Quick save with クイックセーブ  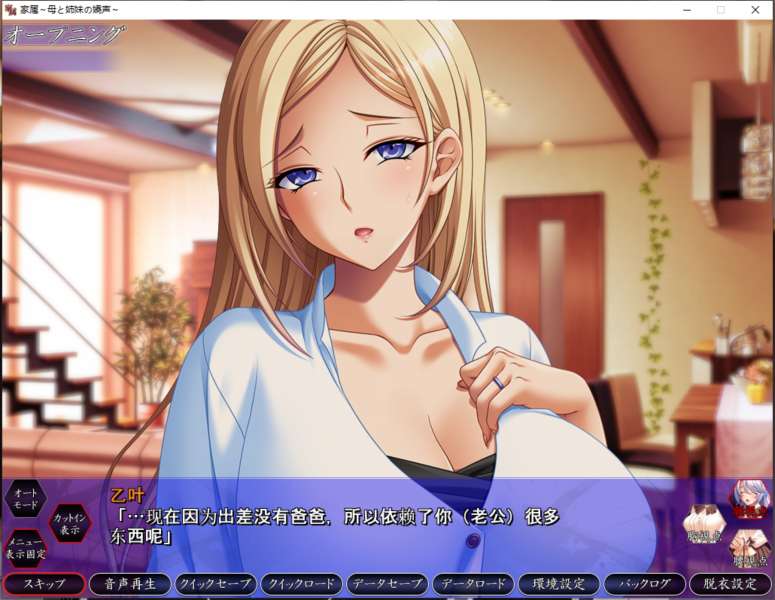click(x=215, y=584)
